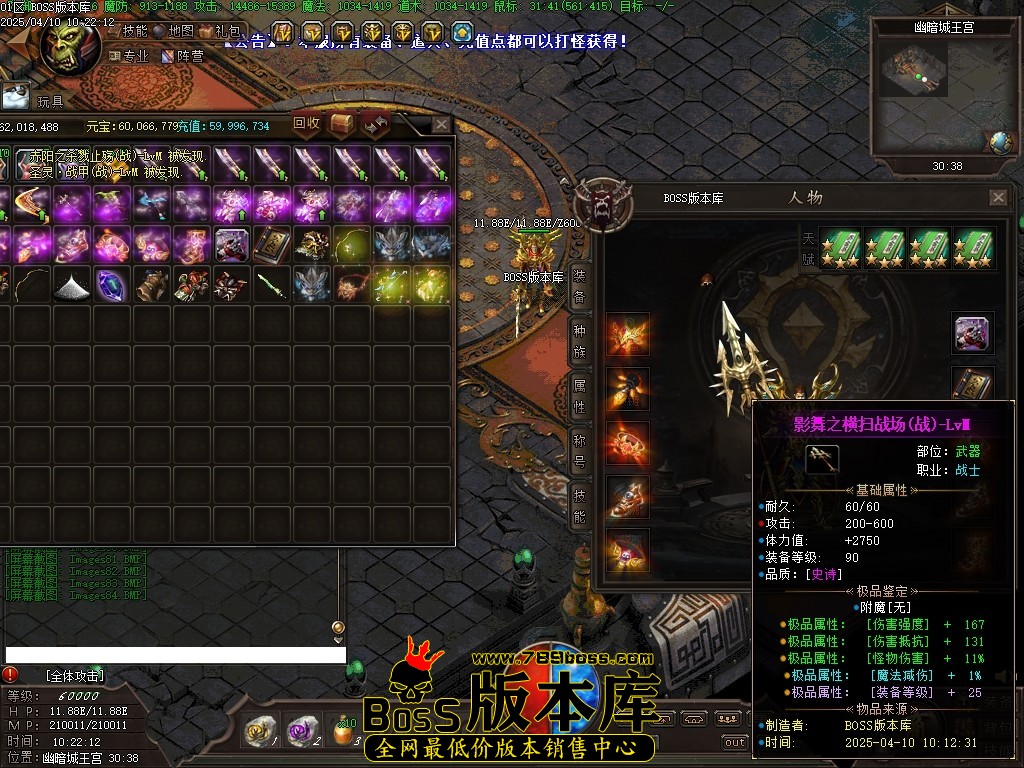
Task: Select the blue gem item in the bag
Action: tap(111, 283)
